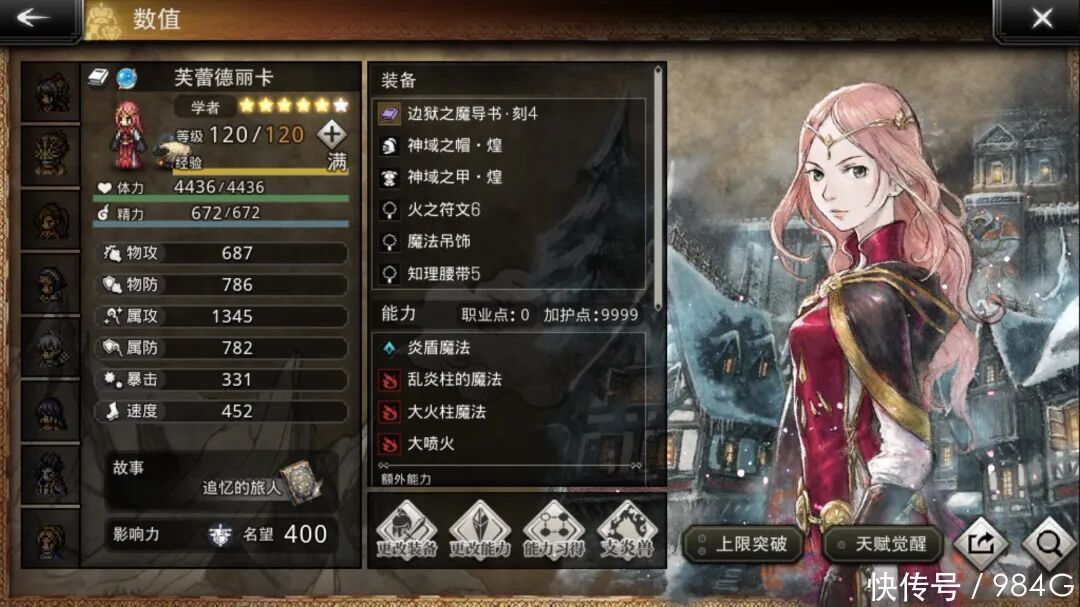Open 更改装备 to change equipment
This screenshot has width=1080, height=607.
[x=406, y=532]
